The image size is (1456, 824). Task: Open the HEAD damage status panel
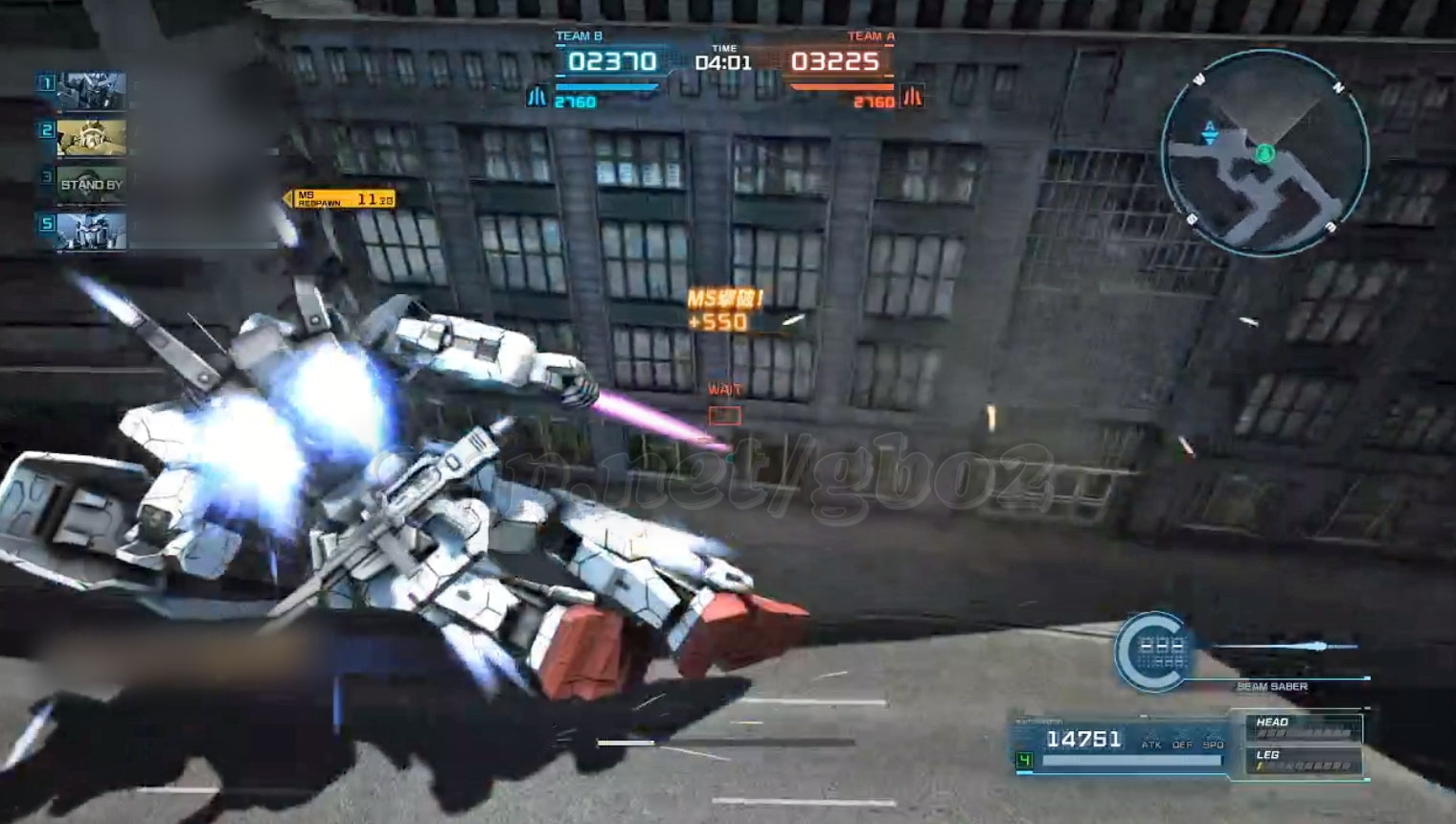1303,728
